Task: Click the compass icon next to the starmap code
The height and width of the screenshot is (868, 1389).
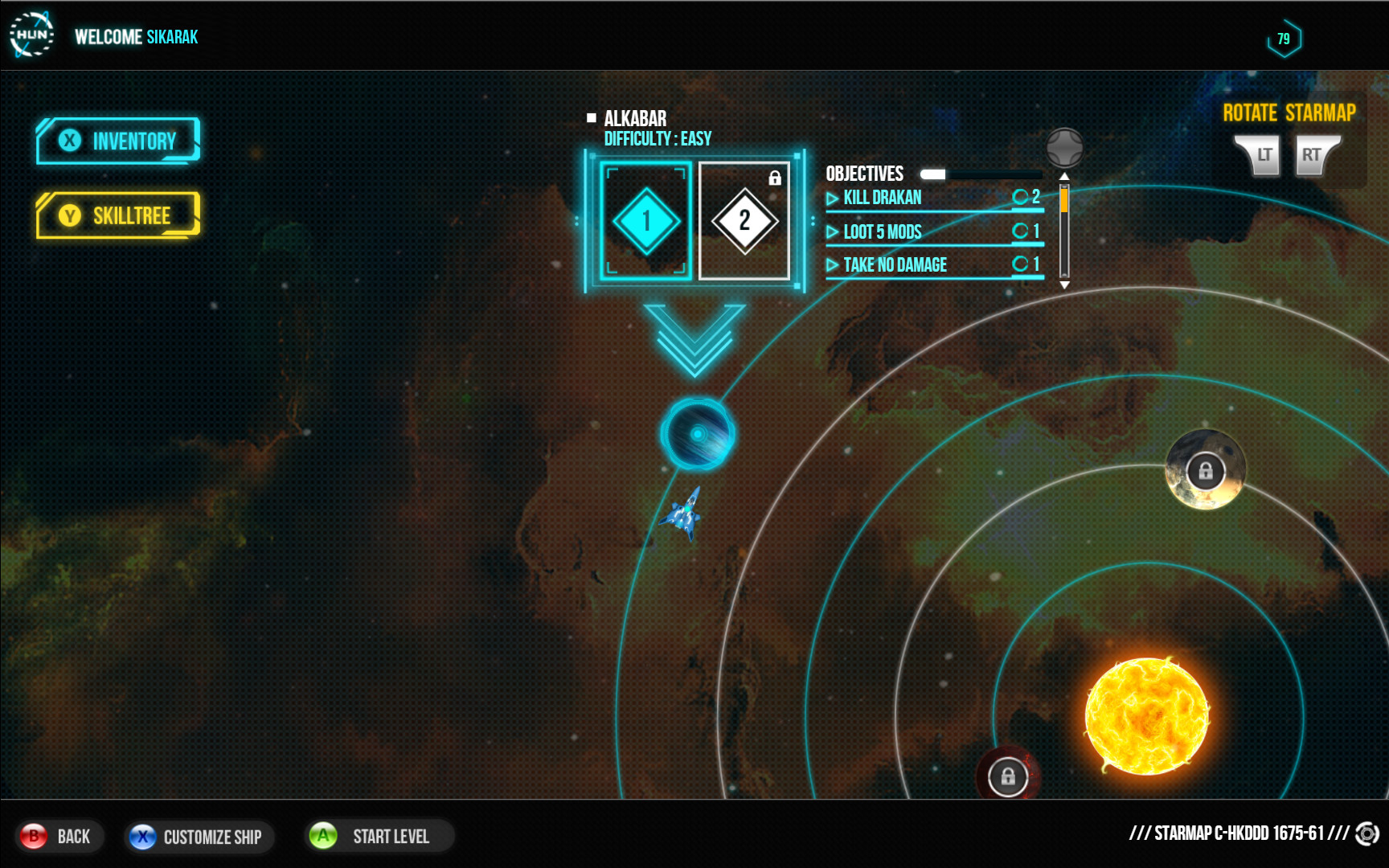Action: tap(1366, 834)
